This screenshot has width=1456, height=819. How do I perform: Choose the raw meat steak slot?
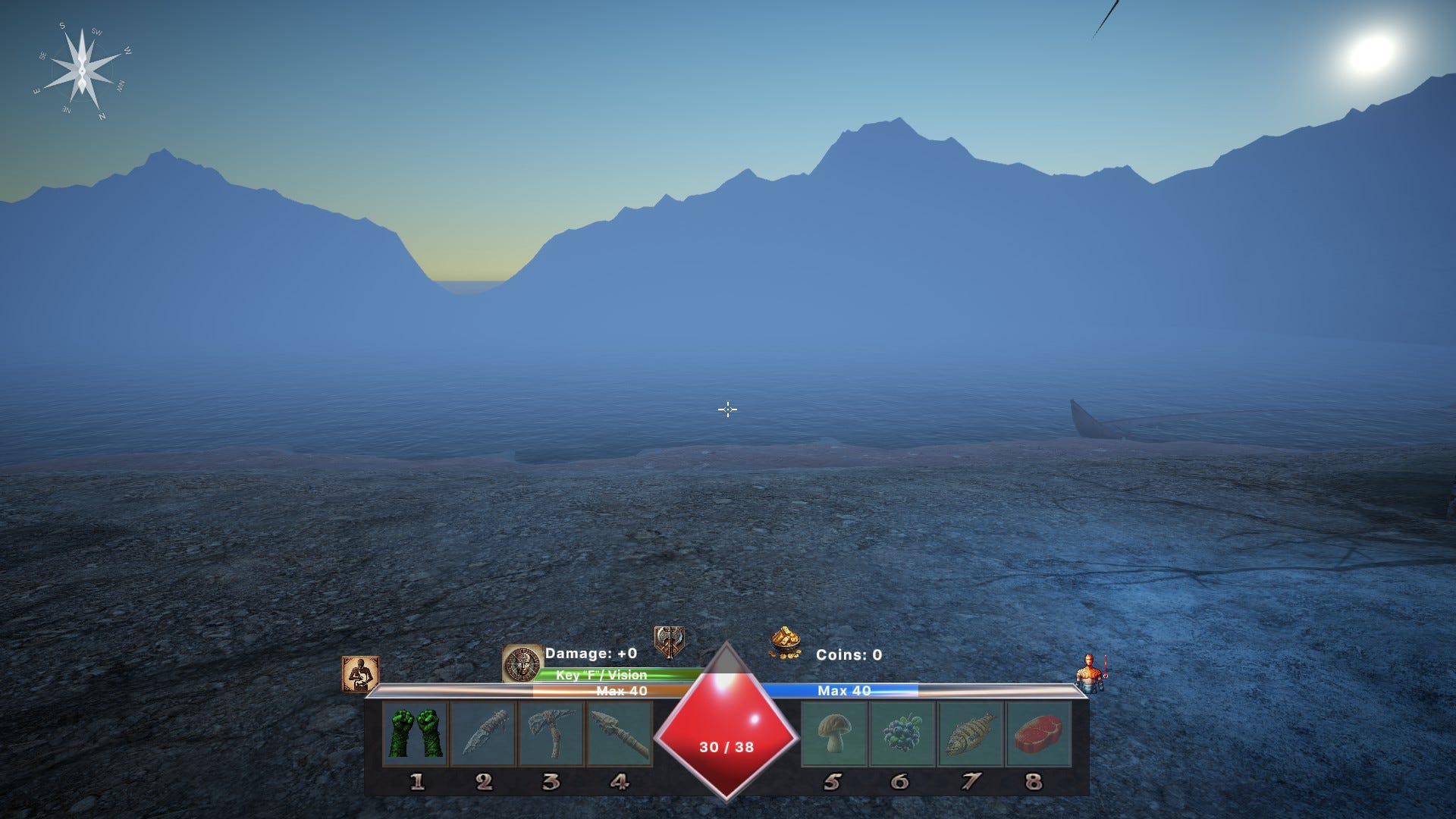pos(1037,733)
